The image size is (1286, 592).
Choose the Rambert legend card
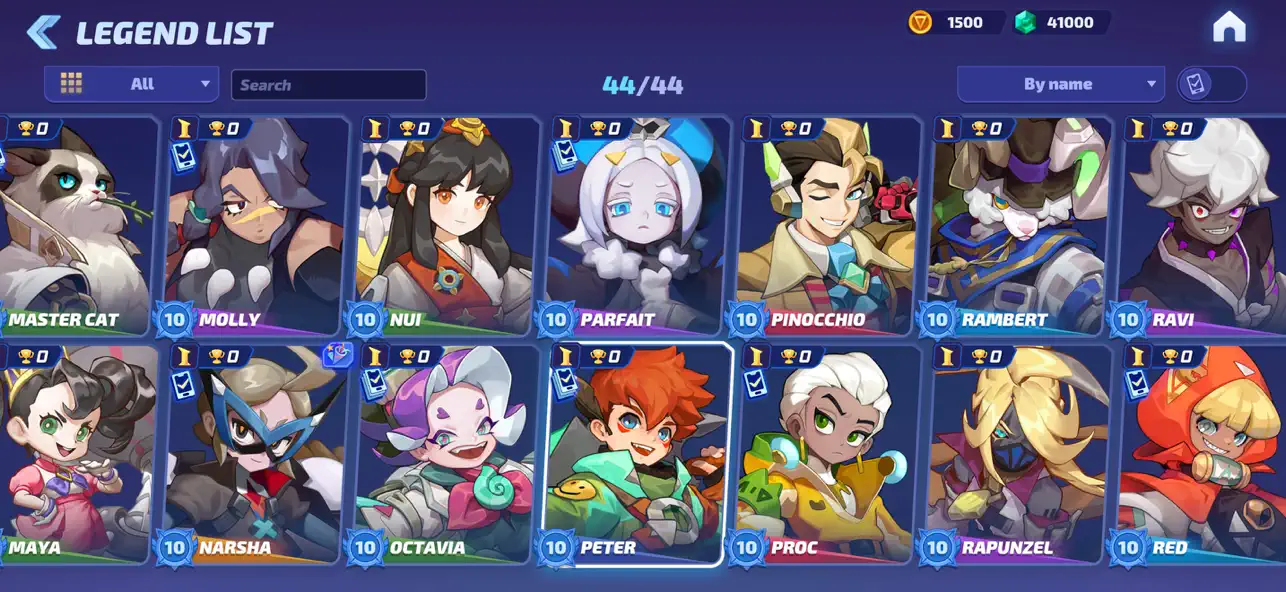(x=1018, y=225)
